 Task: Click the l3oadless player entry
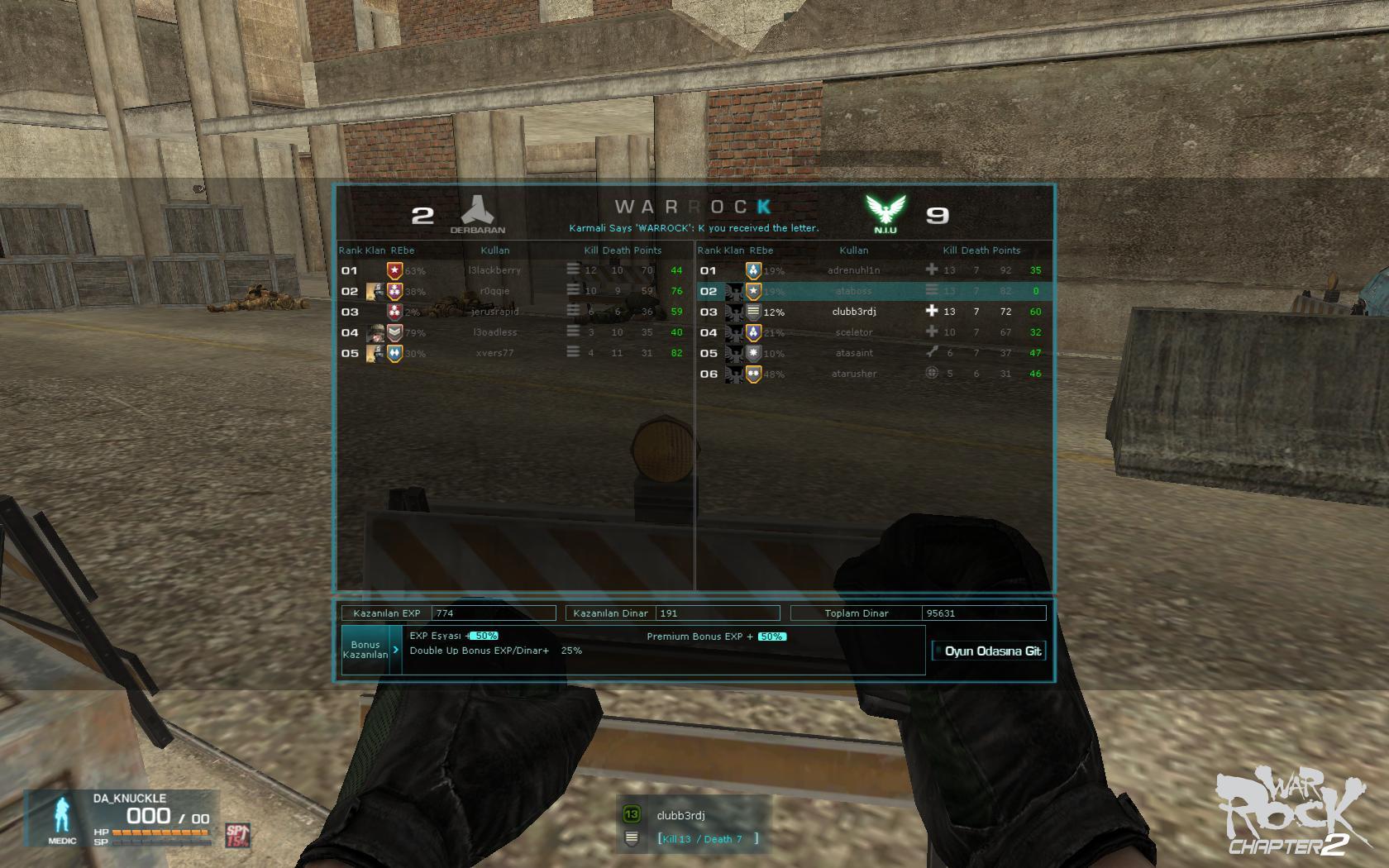tap(495, 332)
